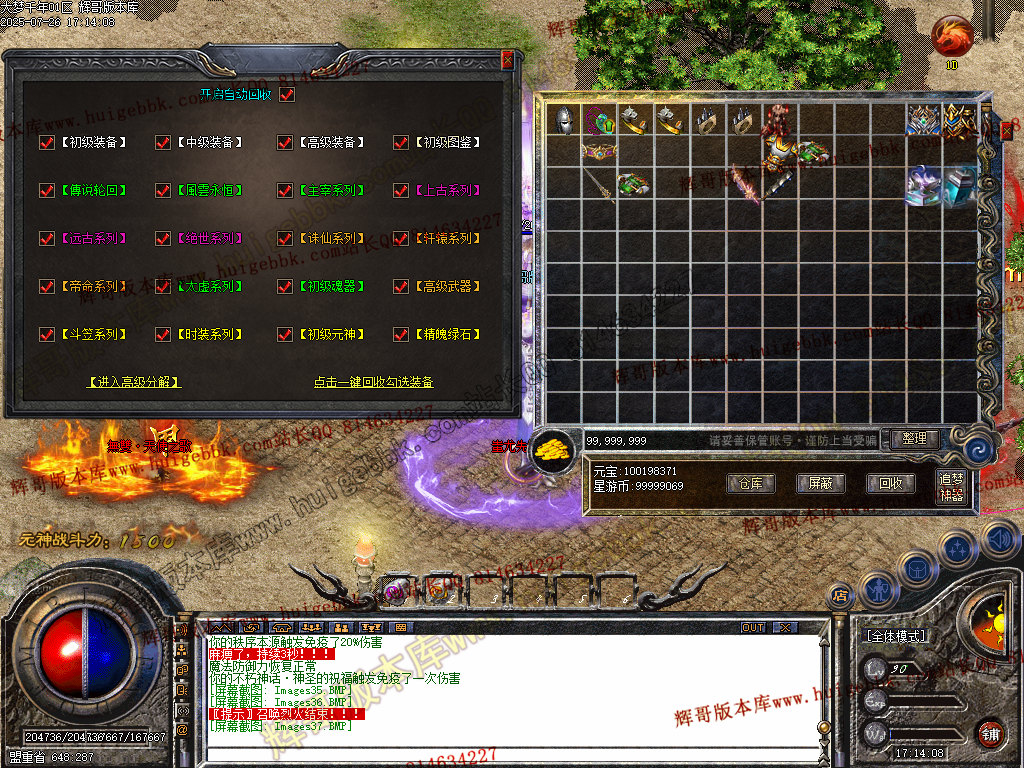The width and height of the screenshot is (1024, 768).
Task: Click the 屏蔽 button
Action: pyautogui.click(x=821, y=483)
